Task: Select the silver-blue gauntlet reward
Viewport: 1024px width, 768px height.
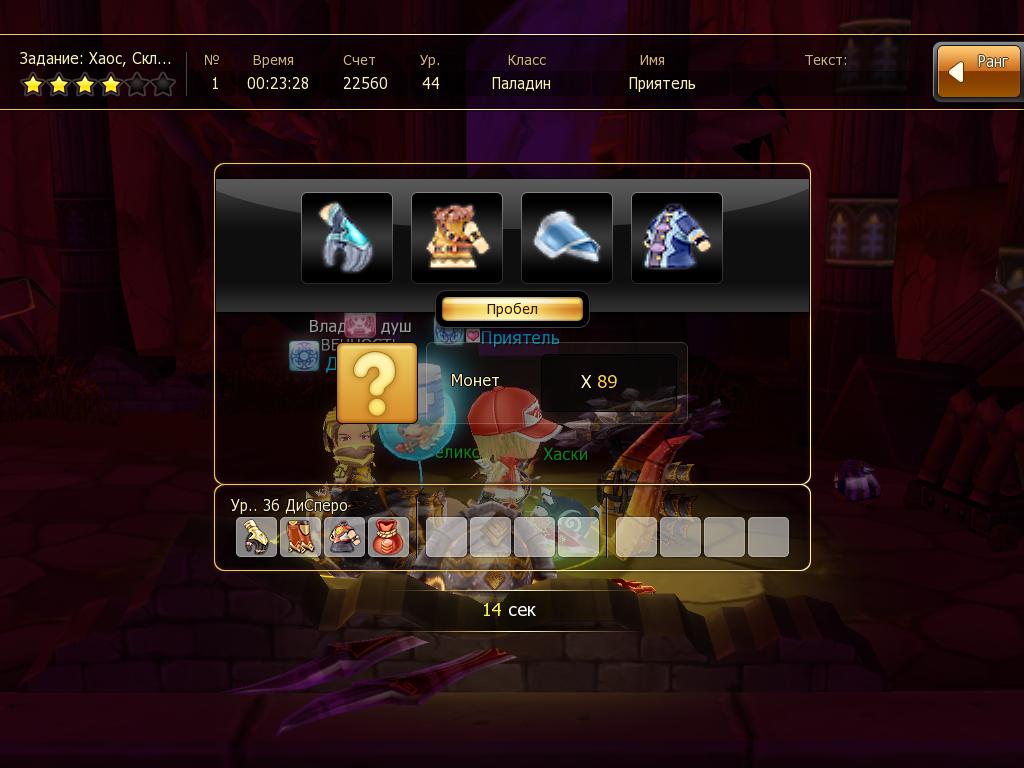Action: pyautogui.click(x=347, y=238)
